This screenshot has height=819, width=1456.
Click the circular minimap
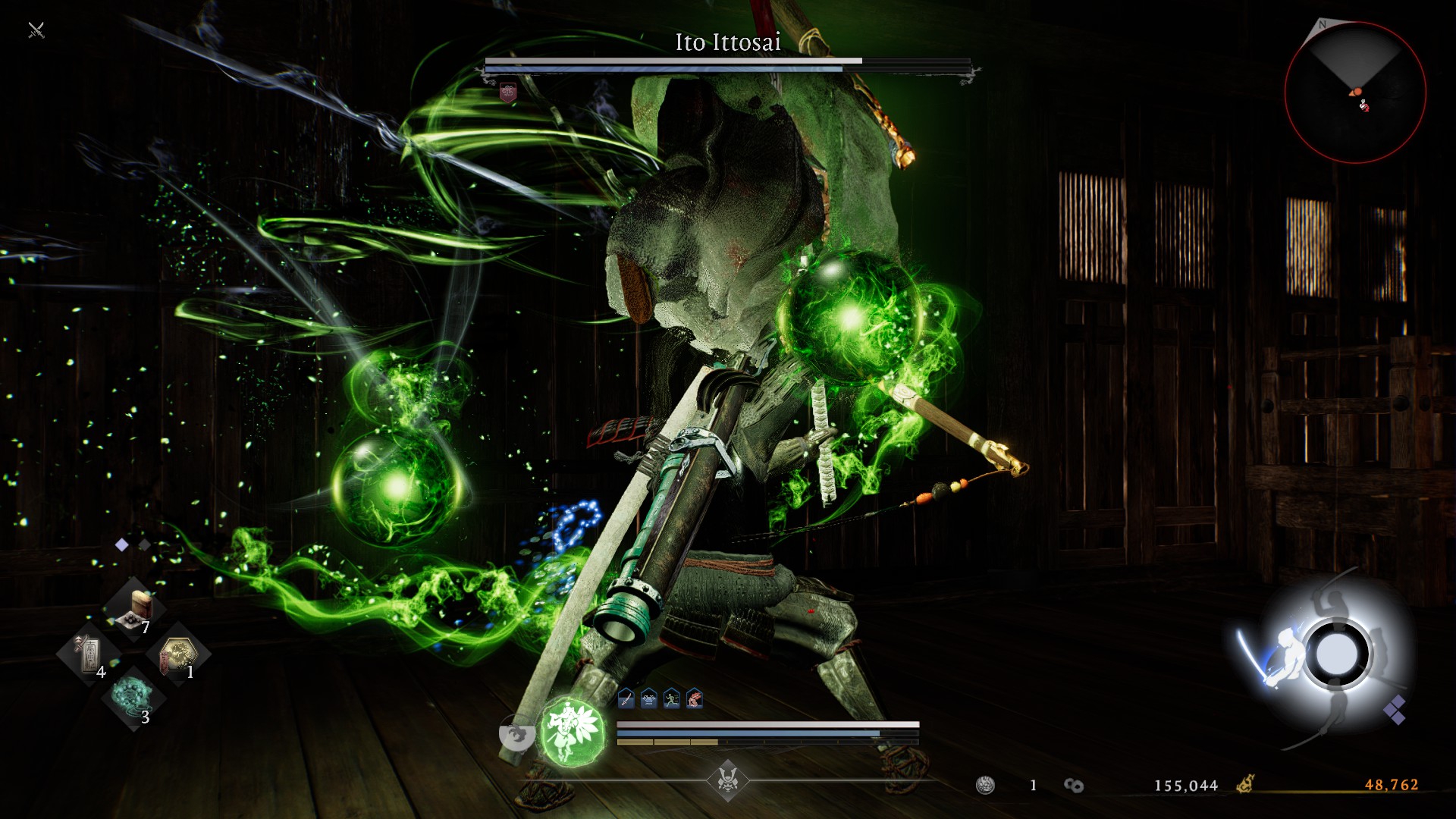1355,93
